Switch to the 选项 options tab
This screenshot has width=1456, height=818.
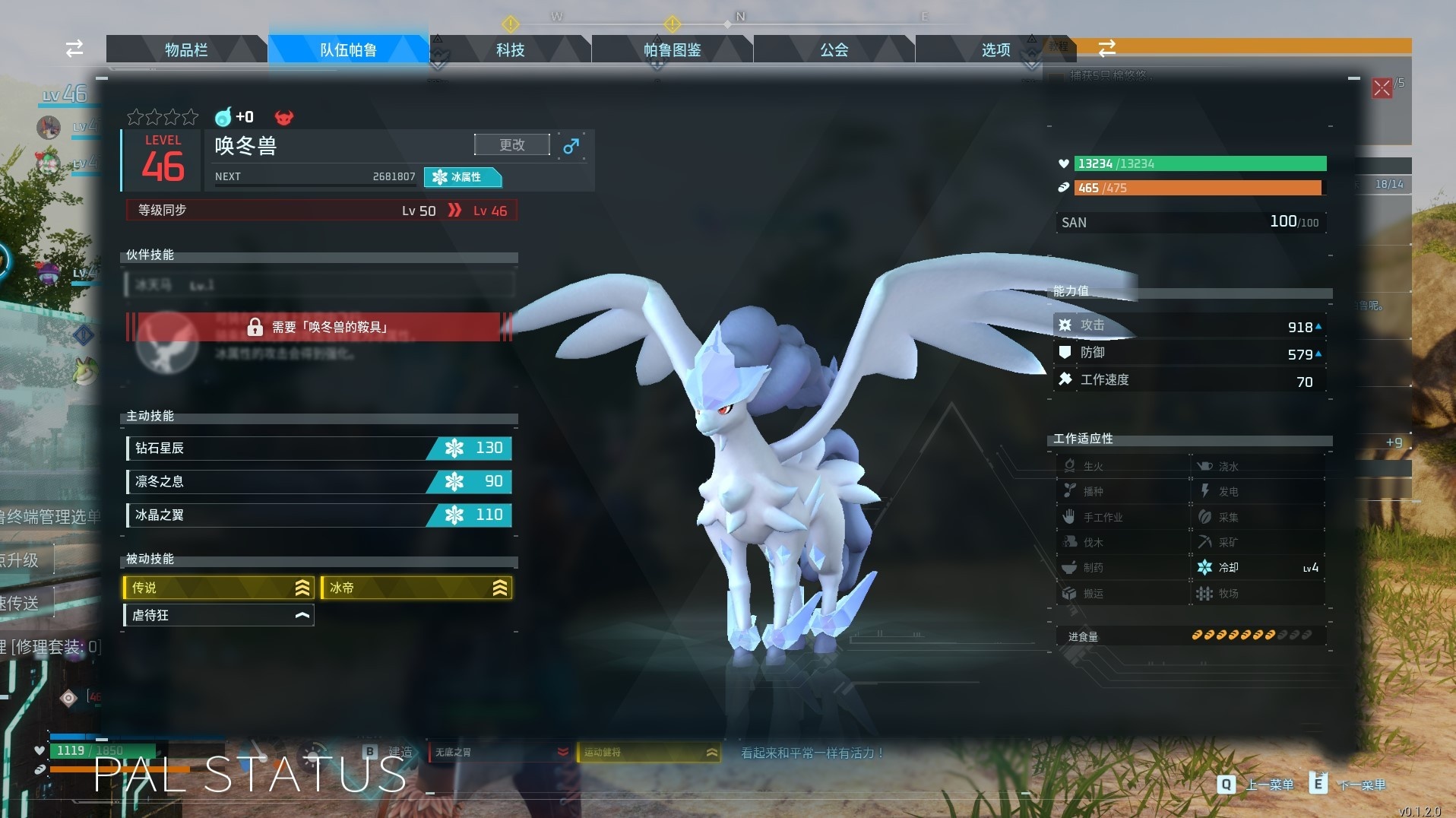click(995, 50)
